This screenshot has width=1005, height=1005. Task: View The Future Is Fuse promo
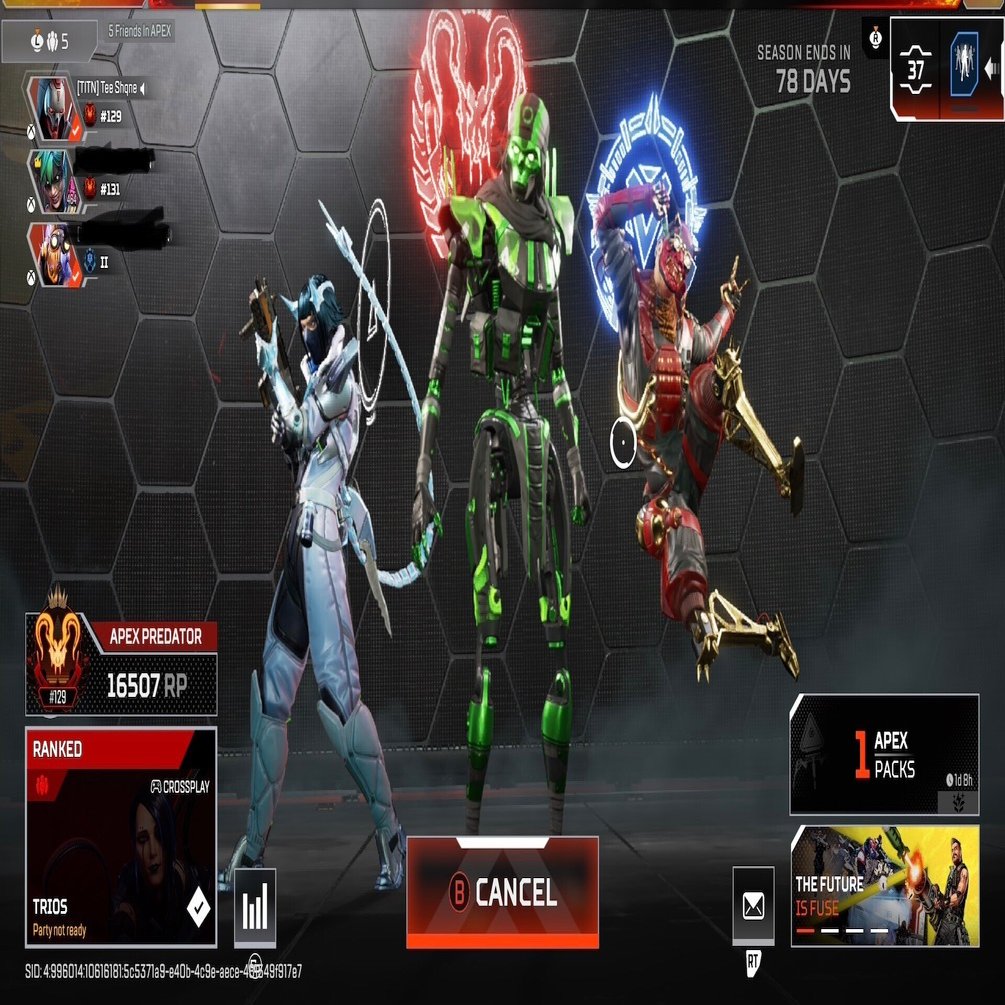[884, 886]
